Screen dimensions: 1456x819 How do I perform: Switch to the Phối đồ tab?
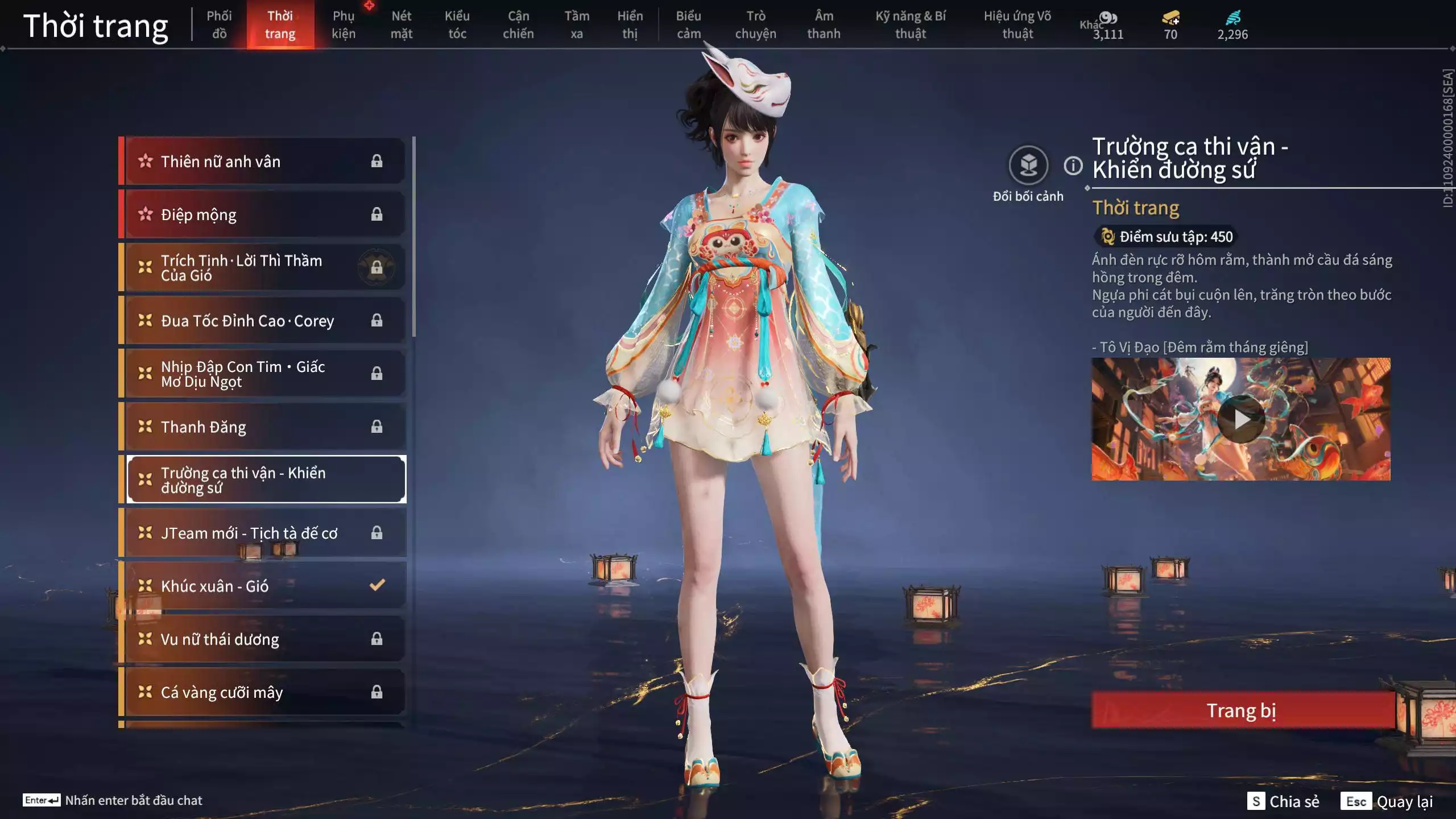coord(219,24)
